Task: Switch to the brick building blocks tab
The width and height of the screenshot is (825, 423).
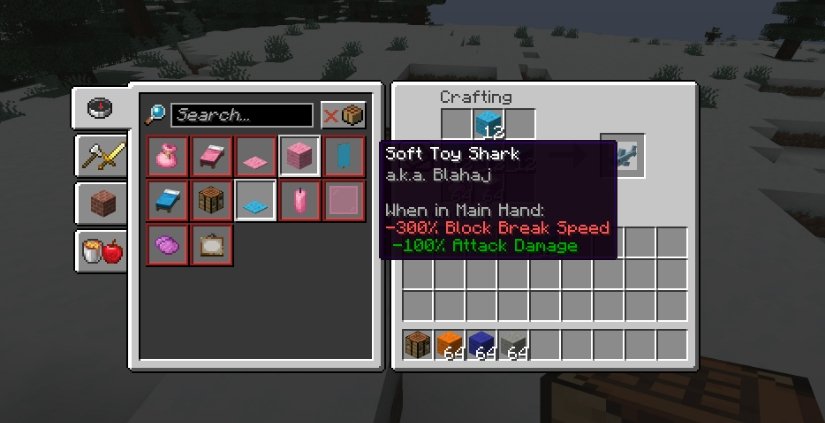Action: click(102, 203)
